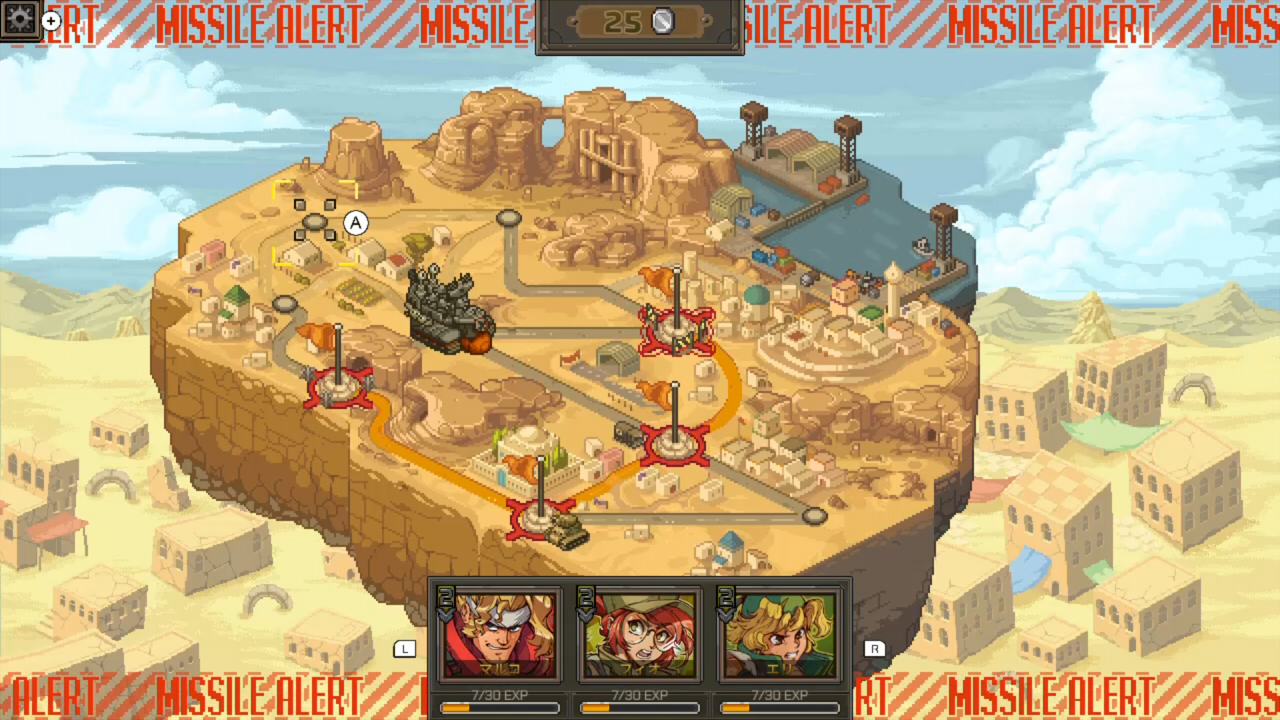Open the settings gear icon
Image resolution: width=1280 pixels, height=720 pixels.
click(20, 17)
